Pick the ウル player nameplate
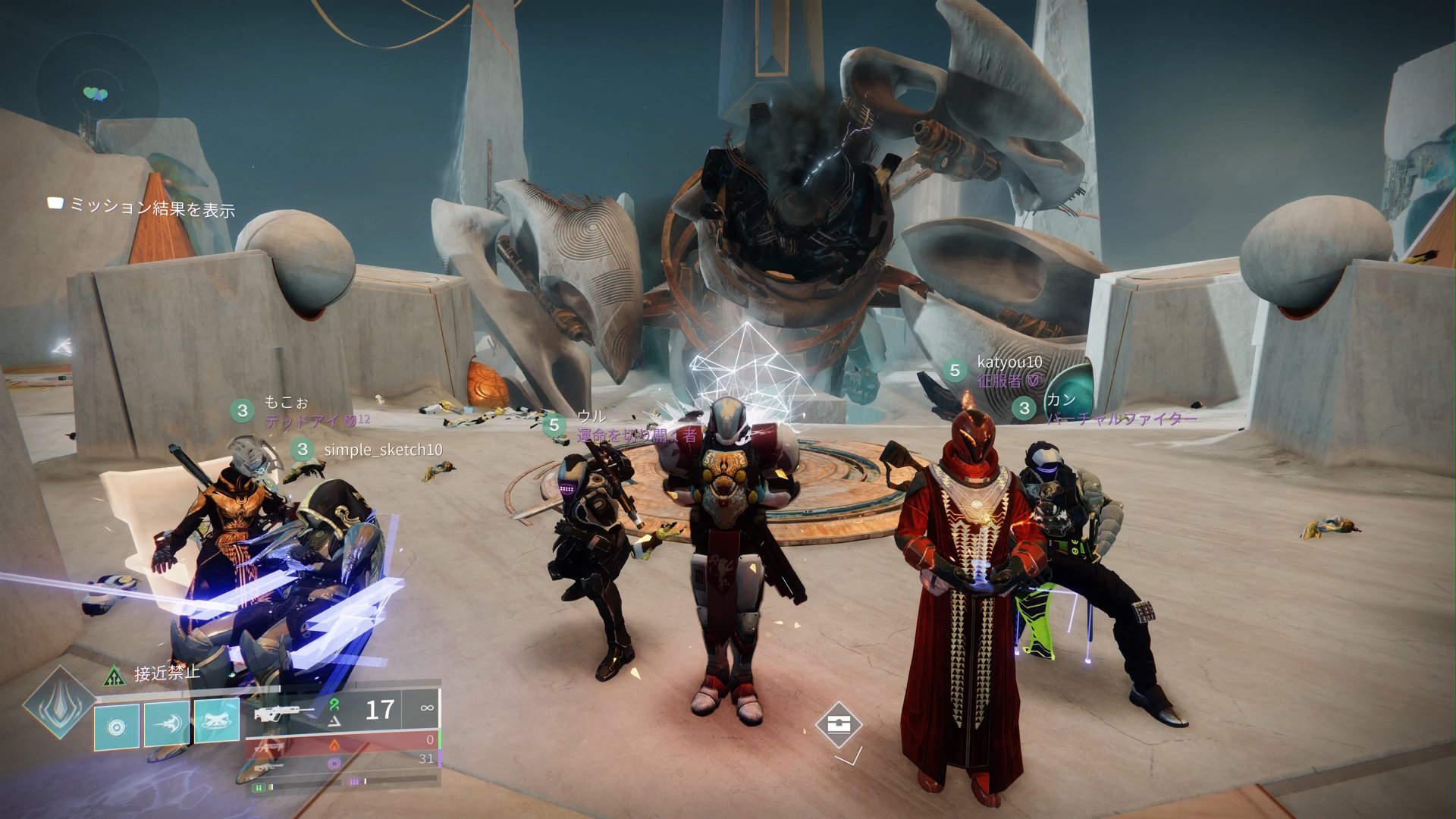Viewport: 1456px width, 819px height. point(591,416)
